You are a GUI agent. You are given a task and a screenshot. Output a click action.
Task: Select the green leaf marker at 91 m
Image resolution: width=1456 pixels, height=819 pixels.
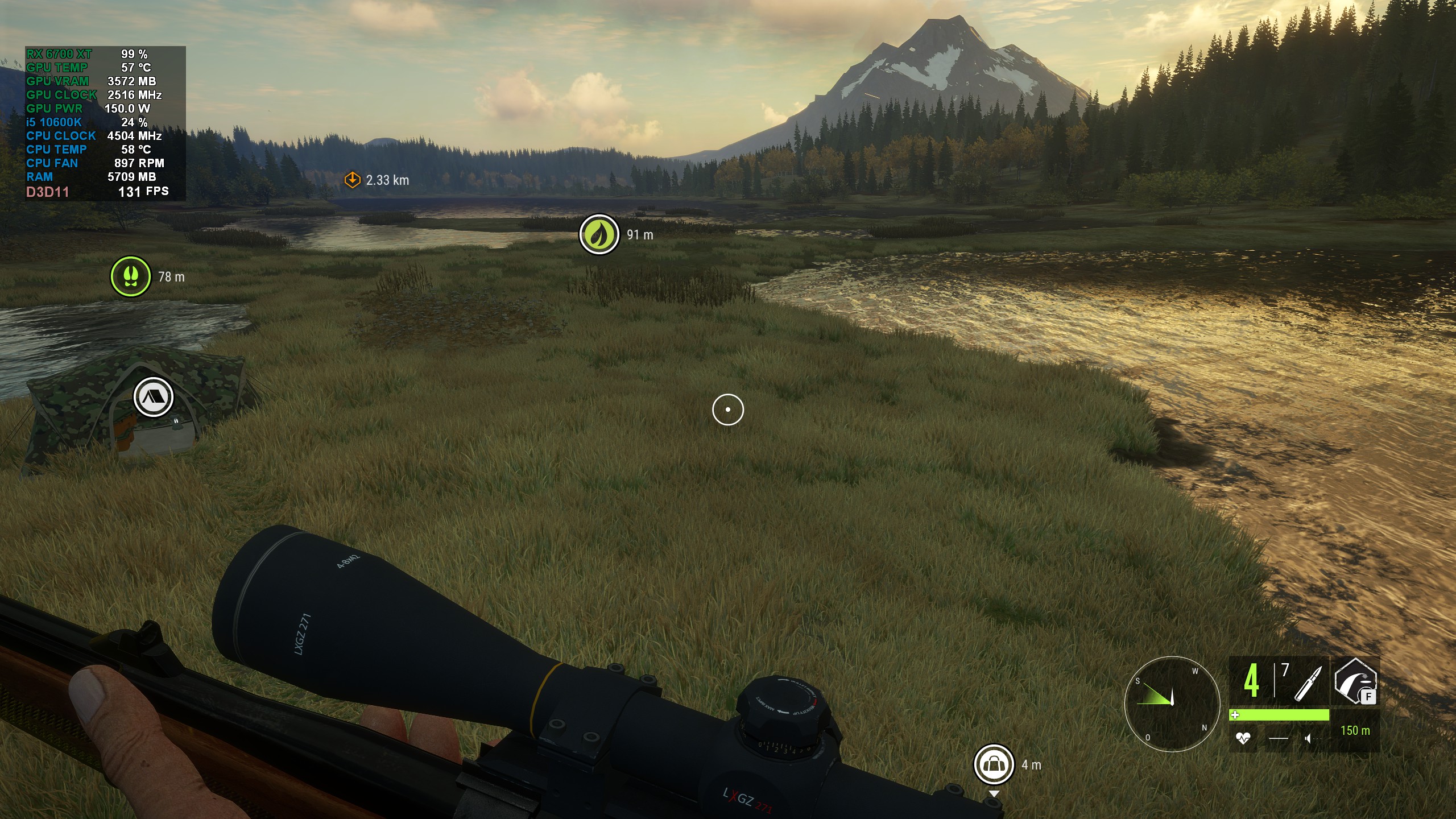click(x=599, y=234)
